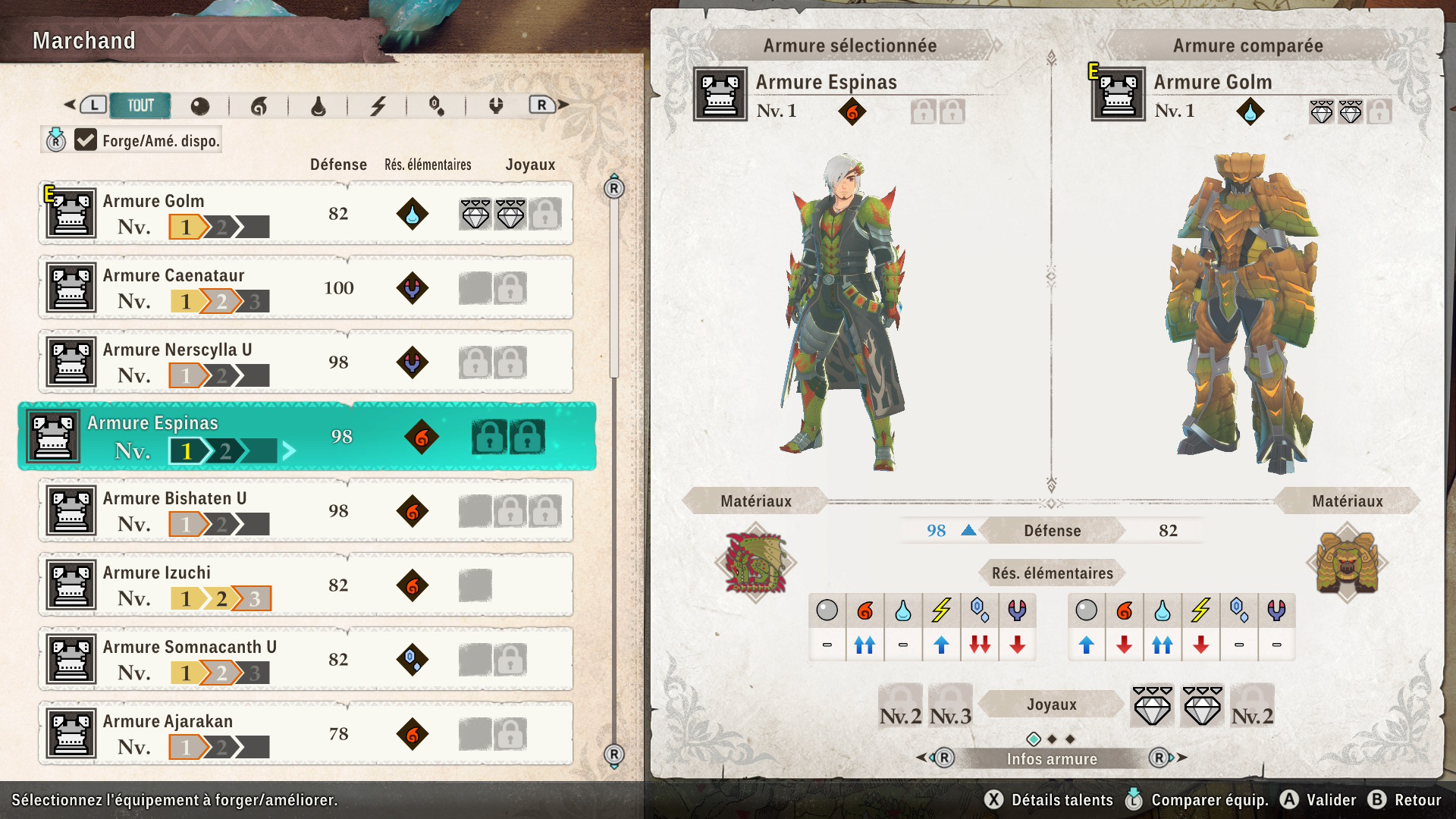1456x819 pixels.
Task: Filter armors by ice resistance tab
Action: point(437,106)
